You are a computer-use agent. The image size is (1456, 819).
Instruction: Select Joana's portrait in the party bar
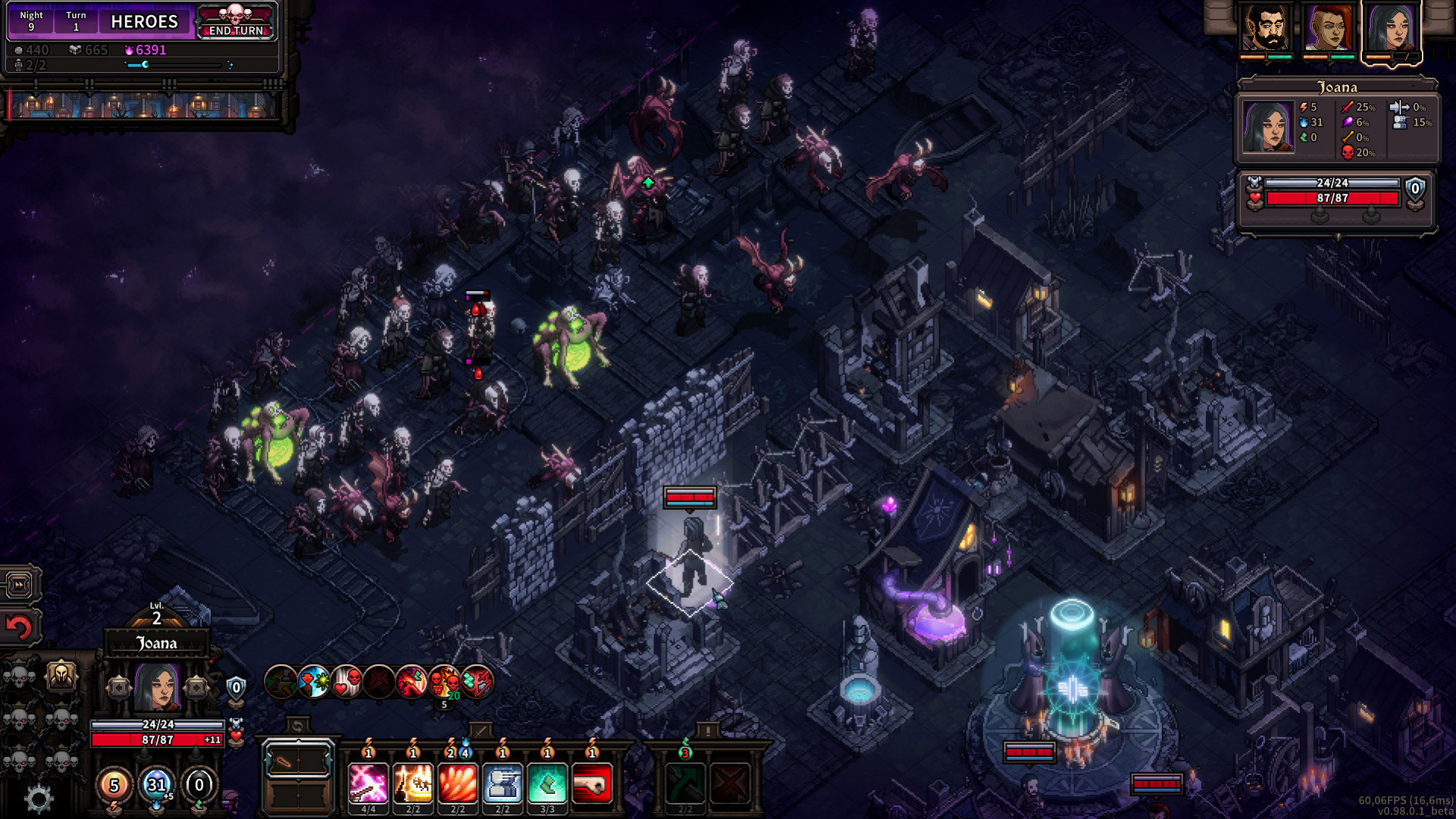click(x=1392, y=28)
